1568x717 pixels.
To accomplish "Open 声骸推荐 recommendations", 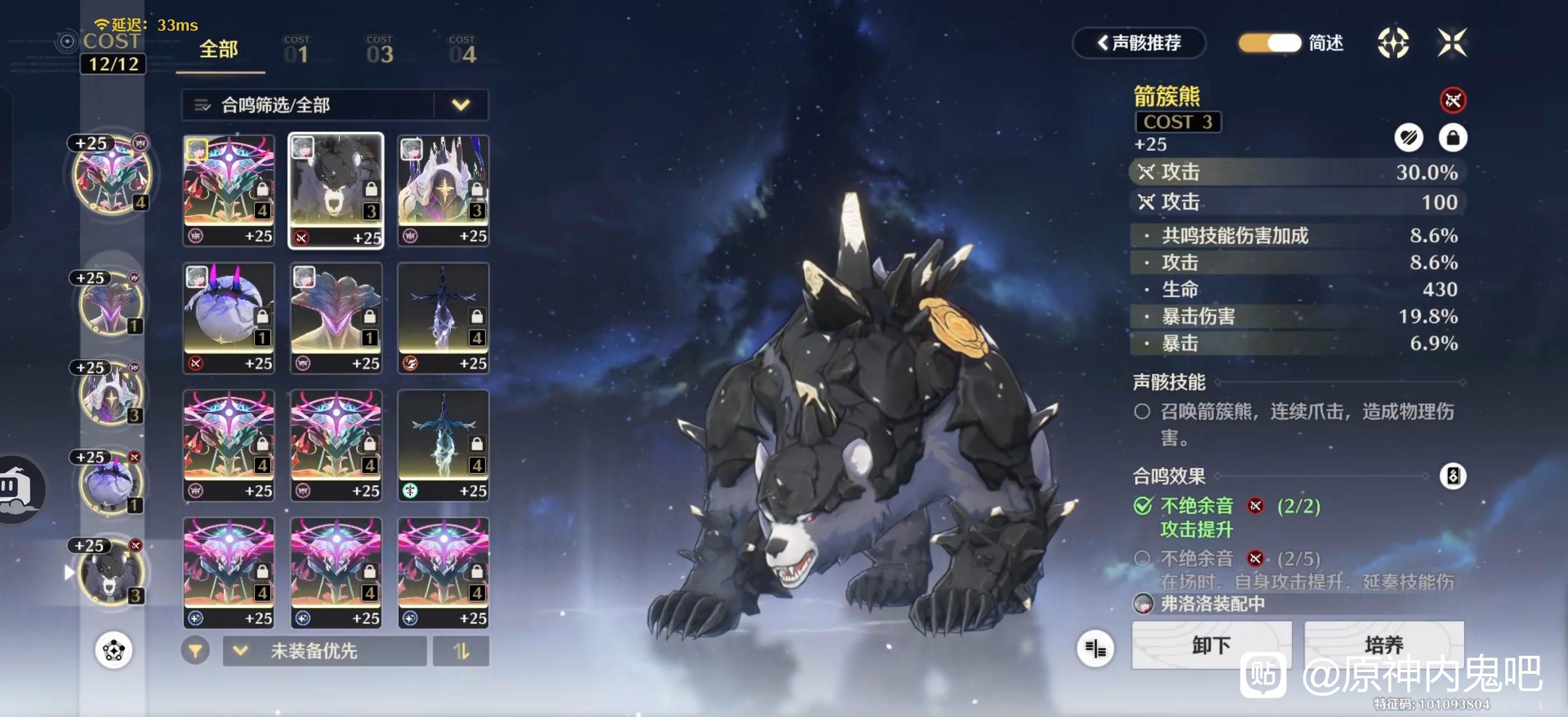I will (x=1138, y=43).
